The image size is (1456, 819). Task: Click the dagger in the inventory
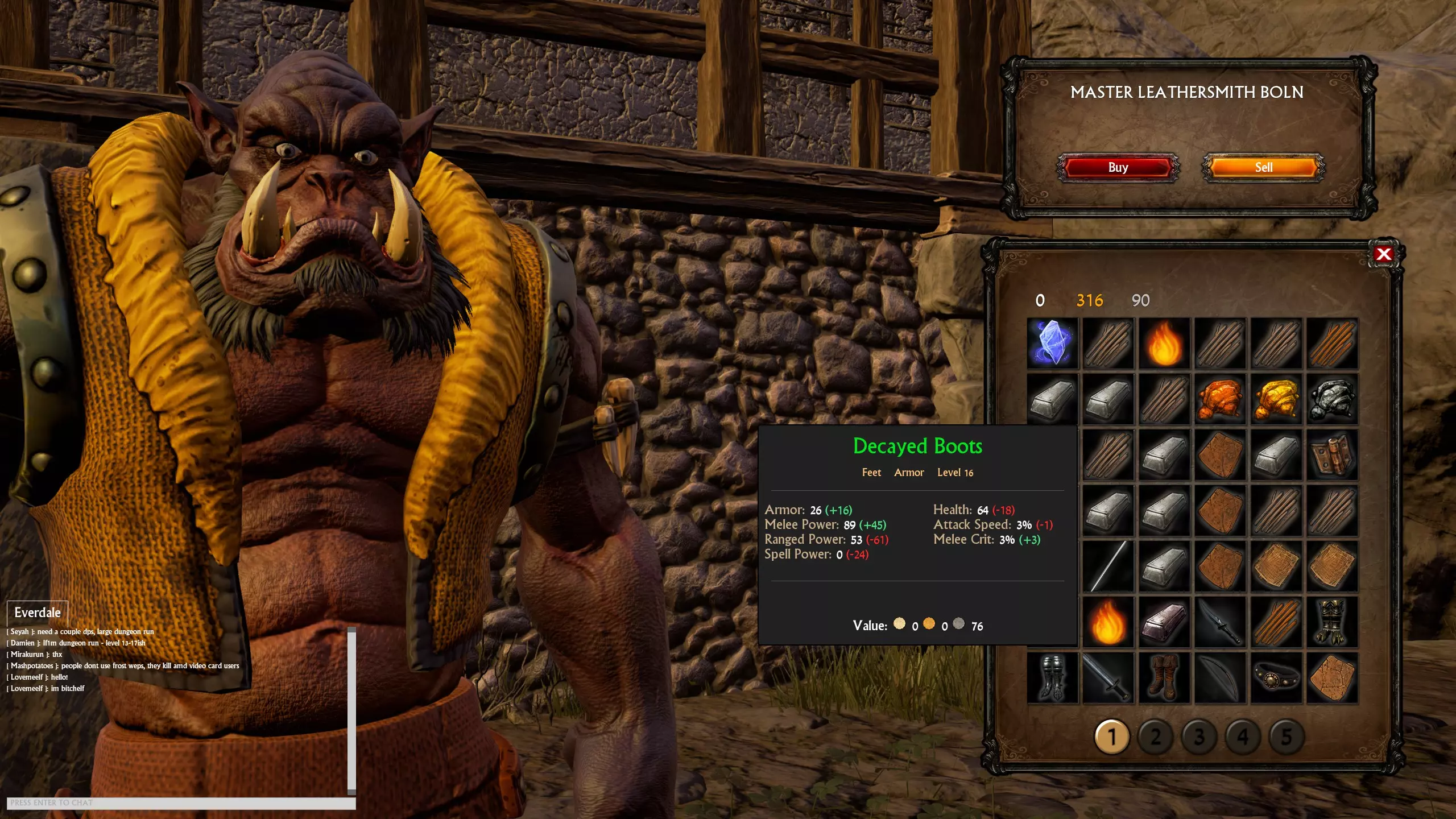pos(1220,622)
